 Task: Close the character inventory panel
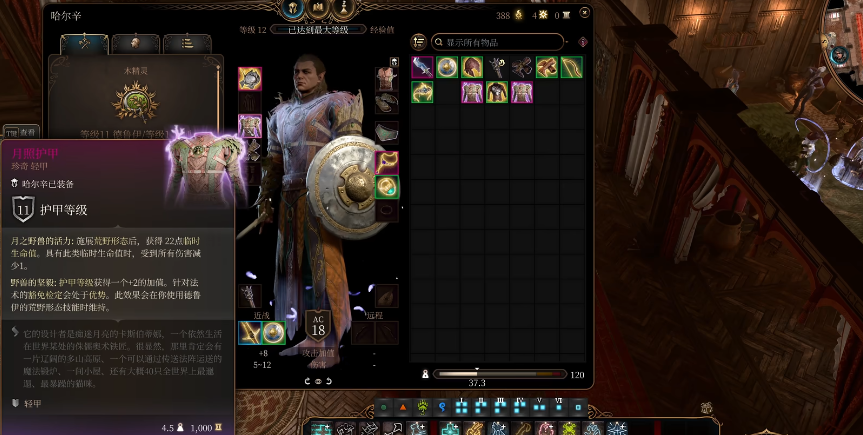point(584,13)
